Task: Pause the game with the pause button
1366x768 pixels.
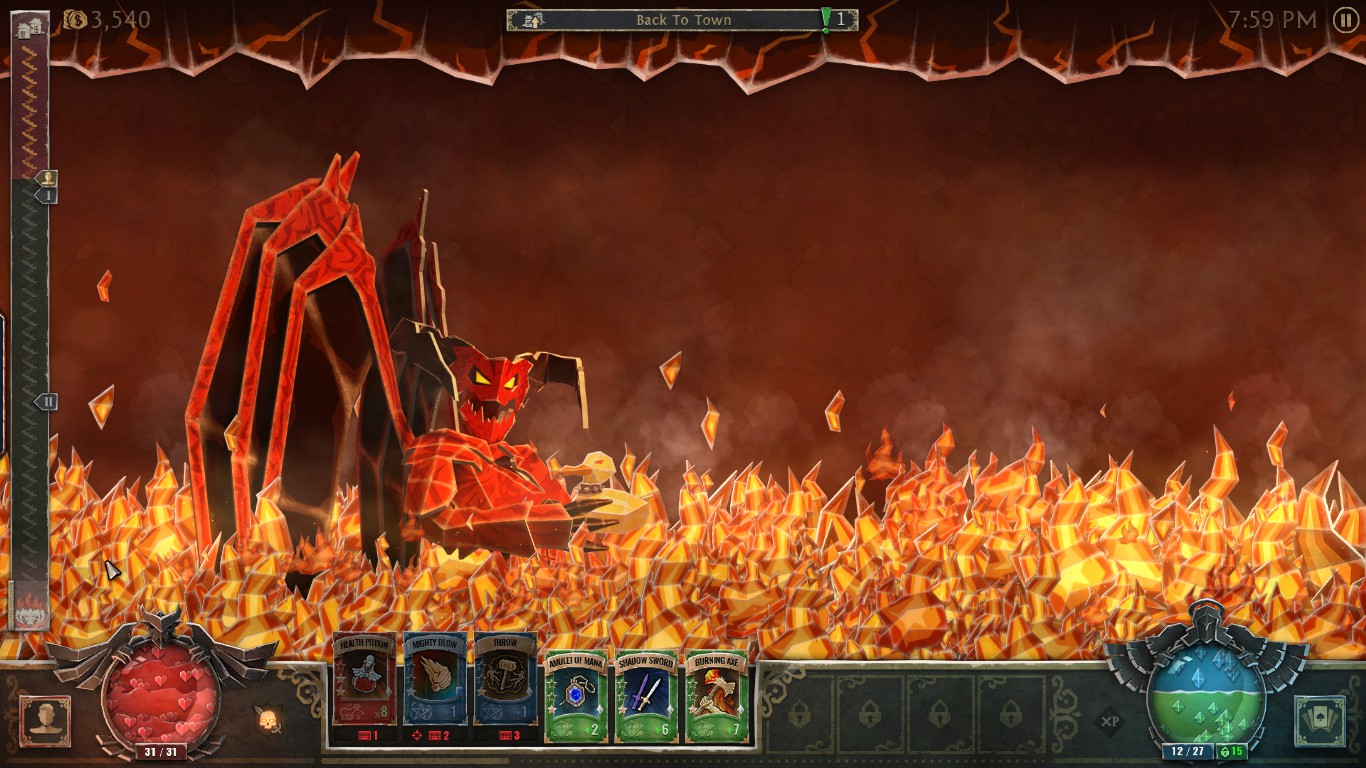Action: pyautogui.click(x=1346, y=19)
